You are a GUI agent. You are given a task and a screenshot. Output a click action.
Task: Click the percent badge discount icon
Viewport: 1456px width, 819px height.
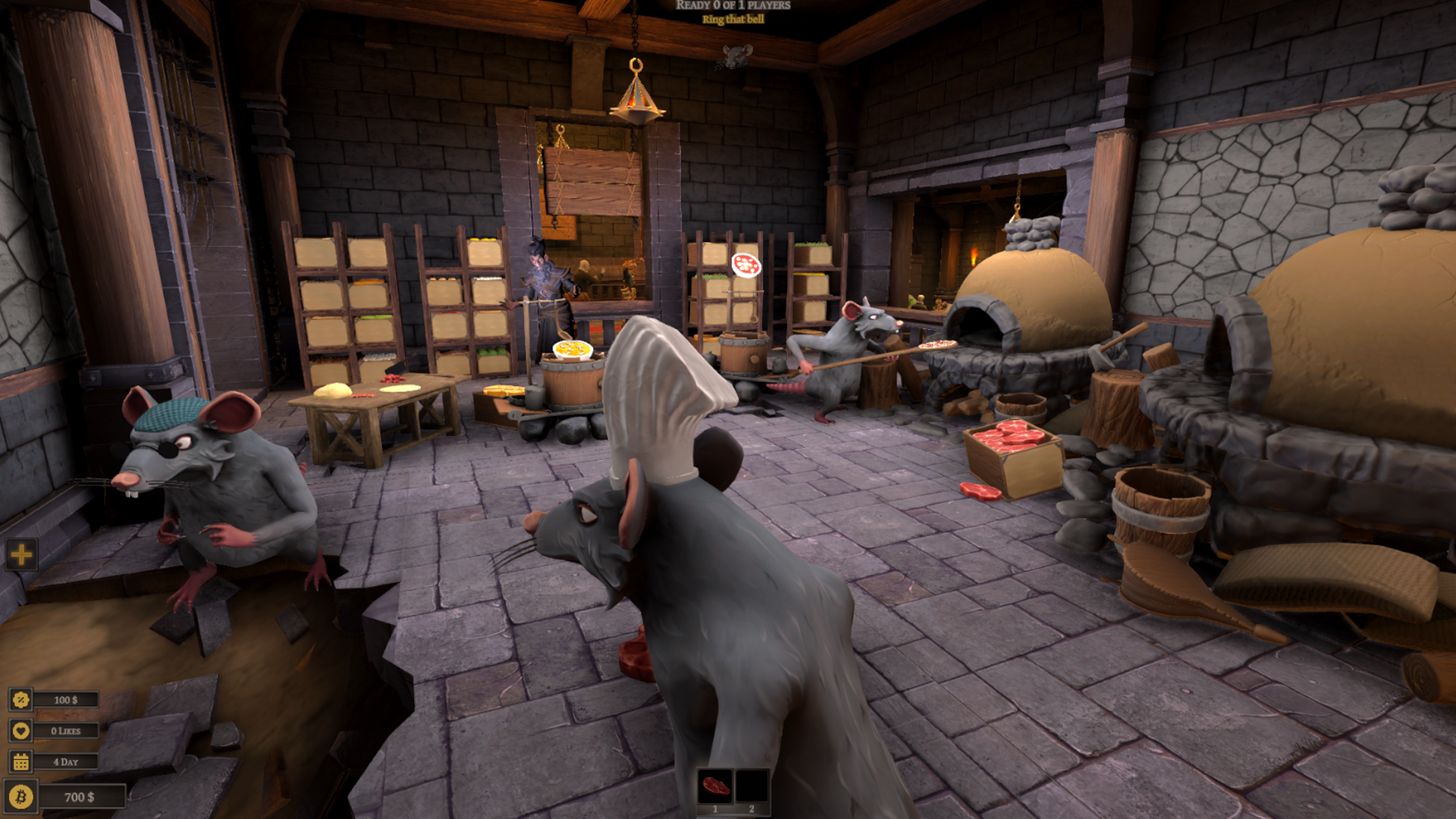coord(21,699)
